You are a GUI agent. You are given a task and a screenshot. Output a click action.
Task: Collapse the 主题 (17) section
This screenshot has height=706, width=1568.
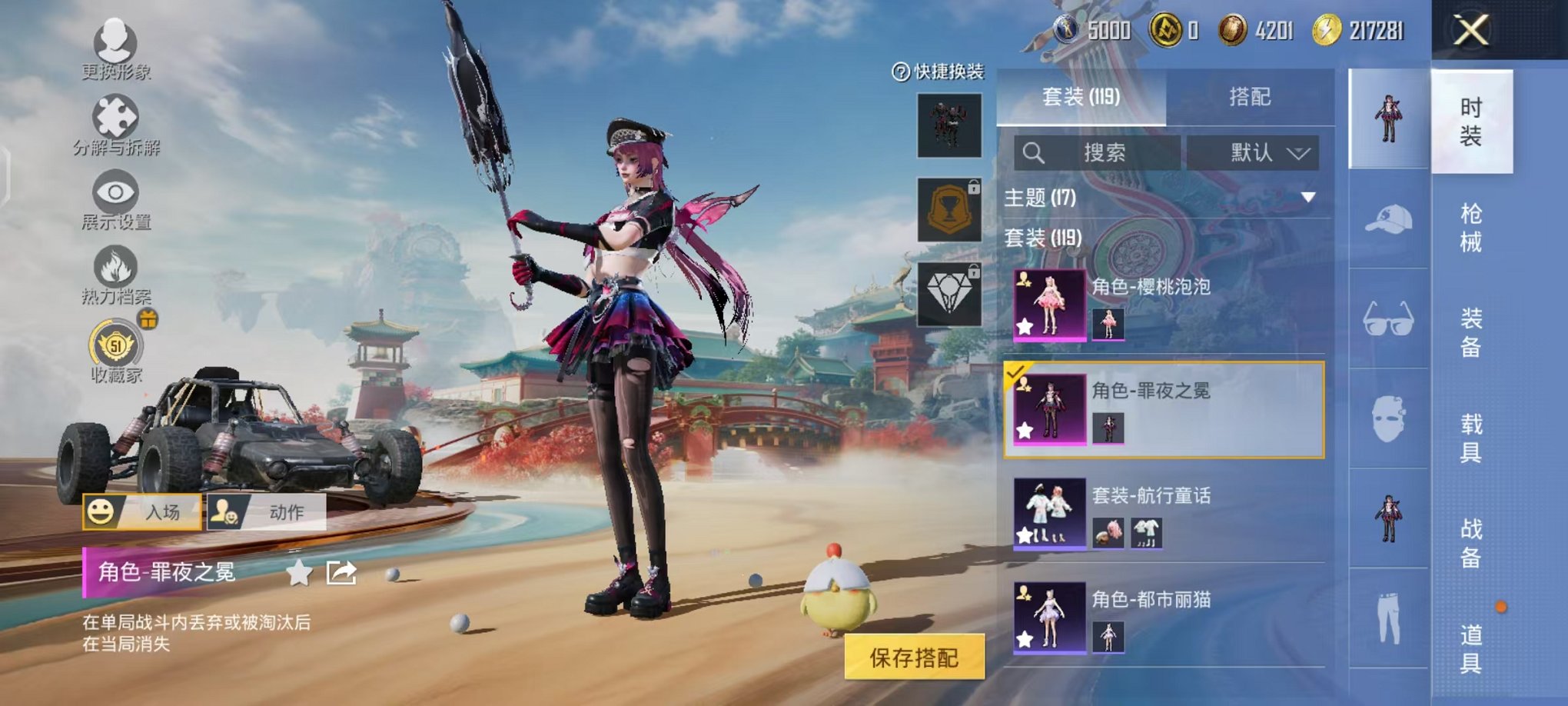[x=1308, y=198]
